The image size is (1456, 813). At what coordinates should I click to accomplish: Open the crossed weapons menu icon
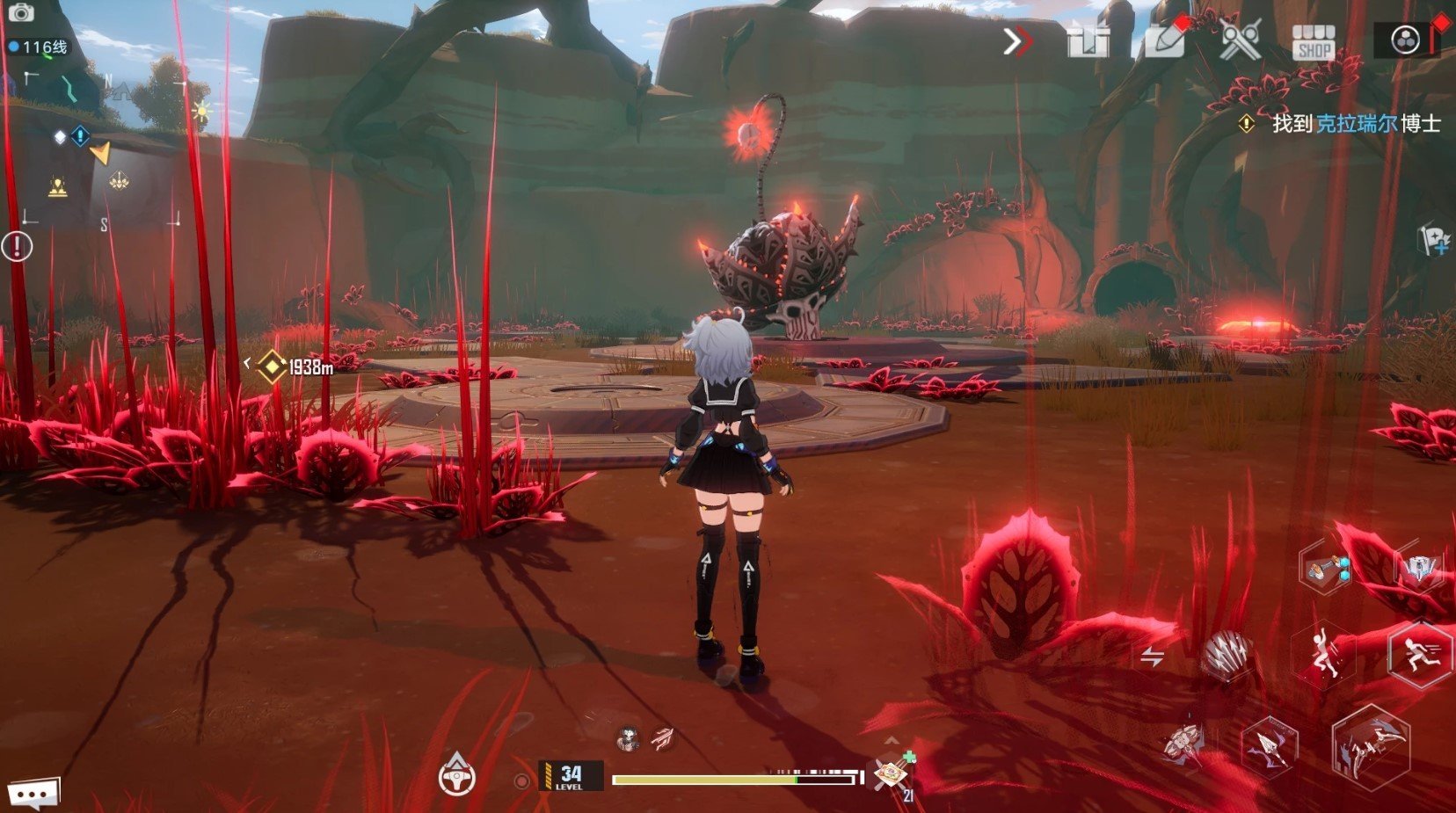point(1240,40)
